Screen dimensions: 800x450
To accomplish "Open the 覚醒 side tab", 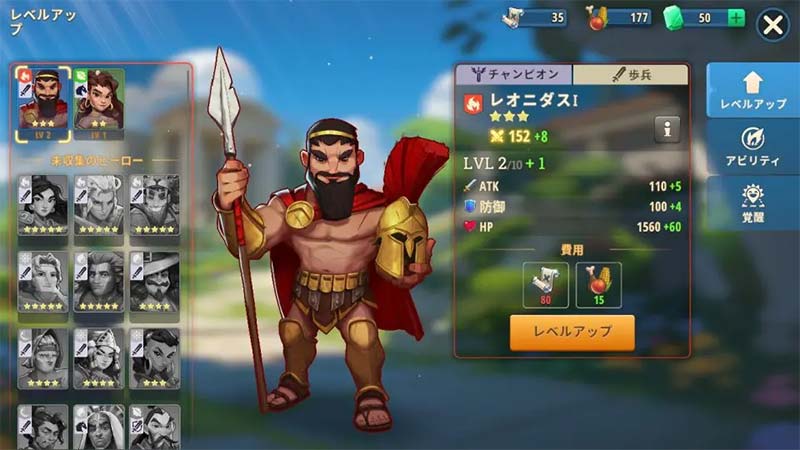I will coord(747,203).
